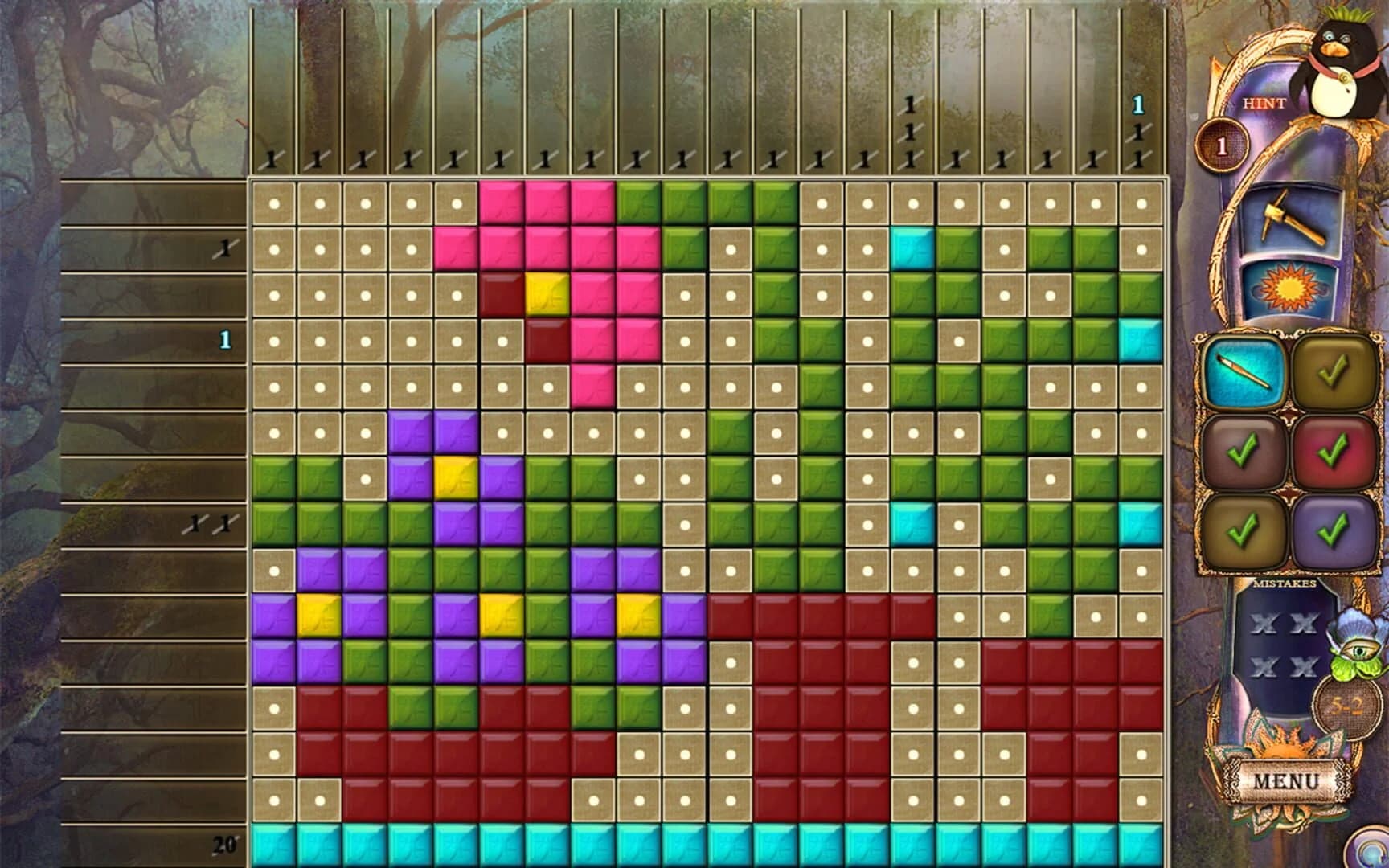Click the hint counter coin showing 1
Screen dimensions: 1389x868
(1222, 145)
